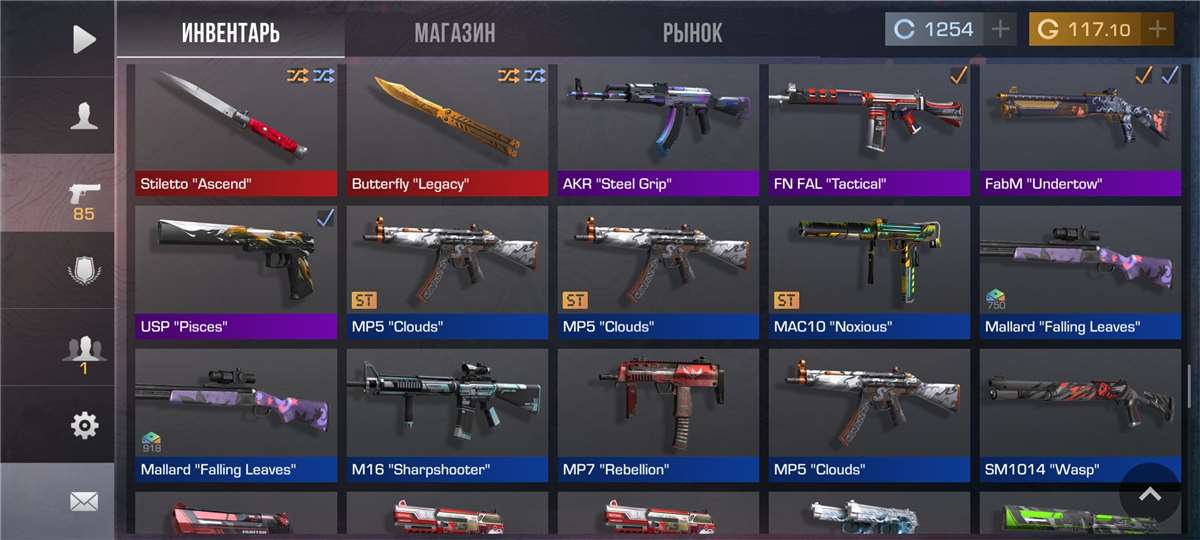Click the scroll-to-top arrow button
This screenshot has width=1200, height=540.
click(1150, 495)
